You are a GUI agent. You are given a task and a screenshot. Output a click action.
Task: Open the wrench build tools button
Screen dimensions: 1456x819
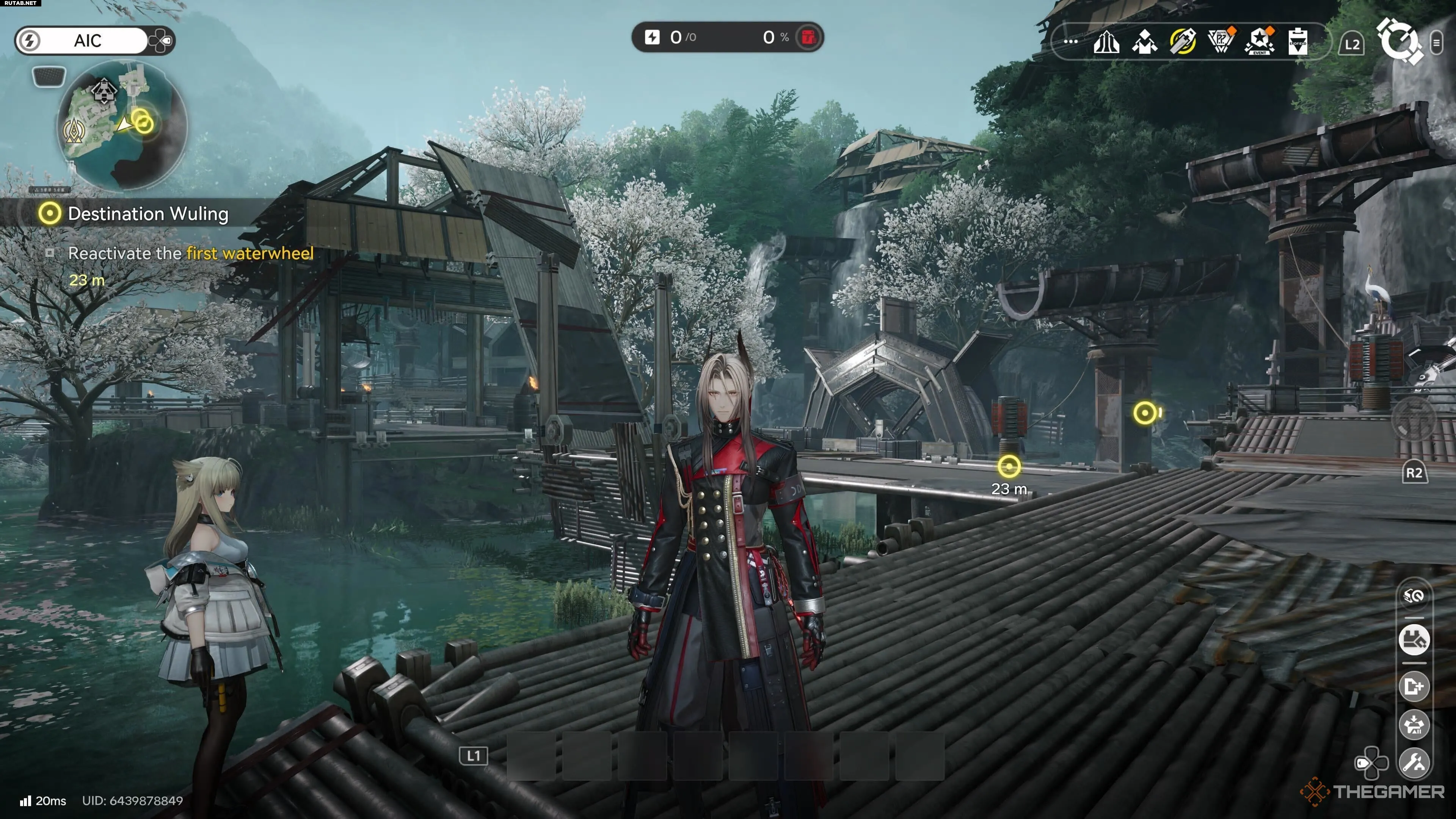[x=1414, y=763]
